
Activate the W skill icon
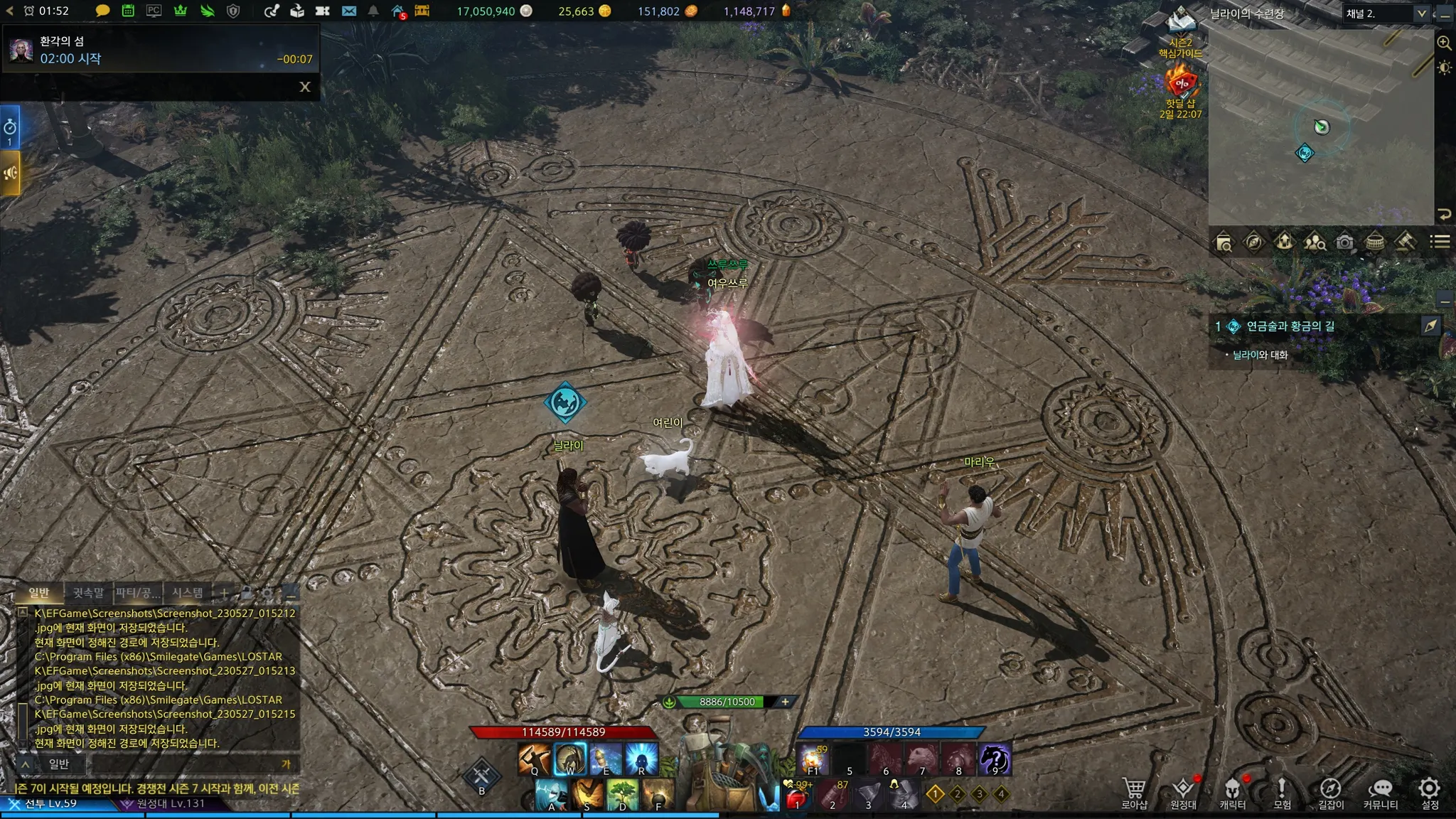tap(570, 759)
